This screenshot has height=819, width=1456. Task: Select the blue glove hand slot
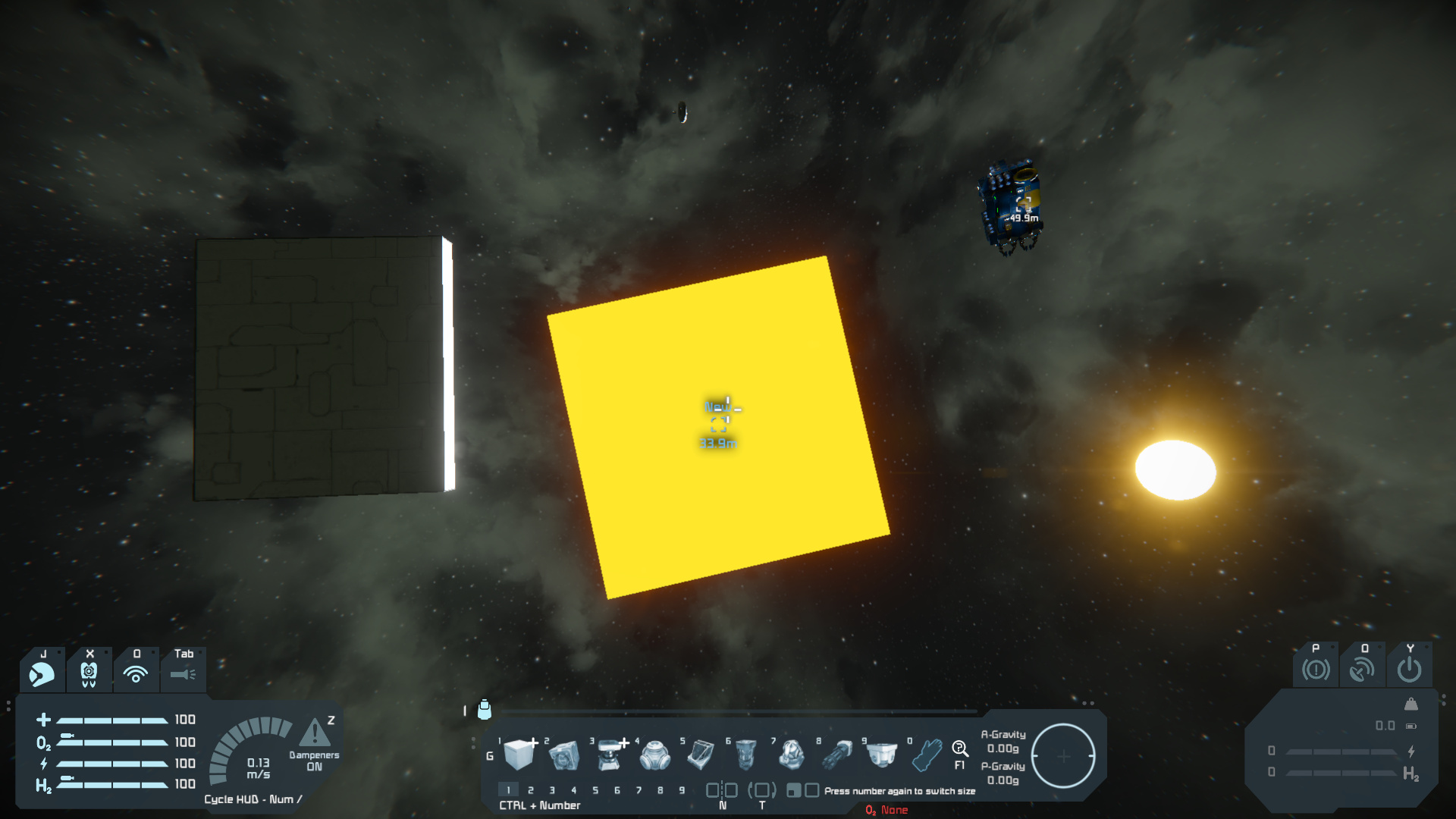pyautogui.click(x=927, y=754)
